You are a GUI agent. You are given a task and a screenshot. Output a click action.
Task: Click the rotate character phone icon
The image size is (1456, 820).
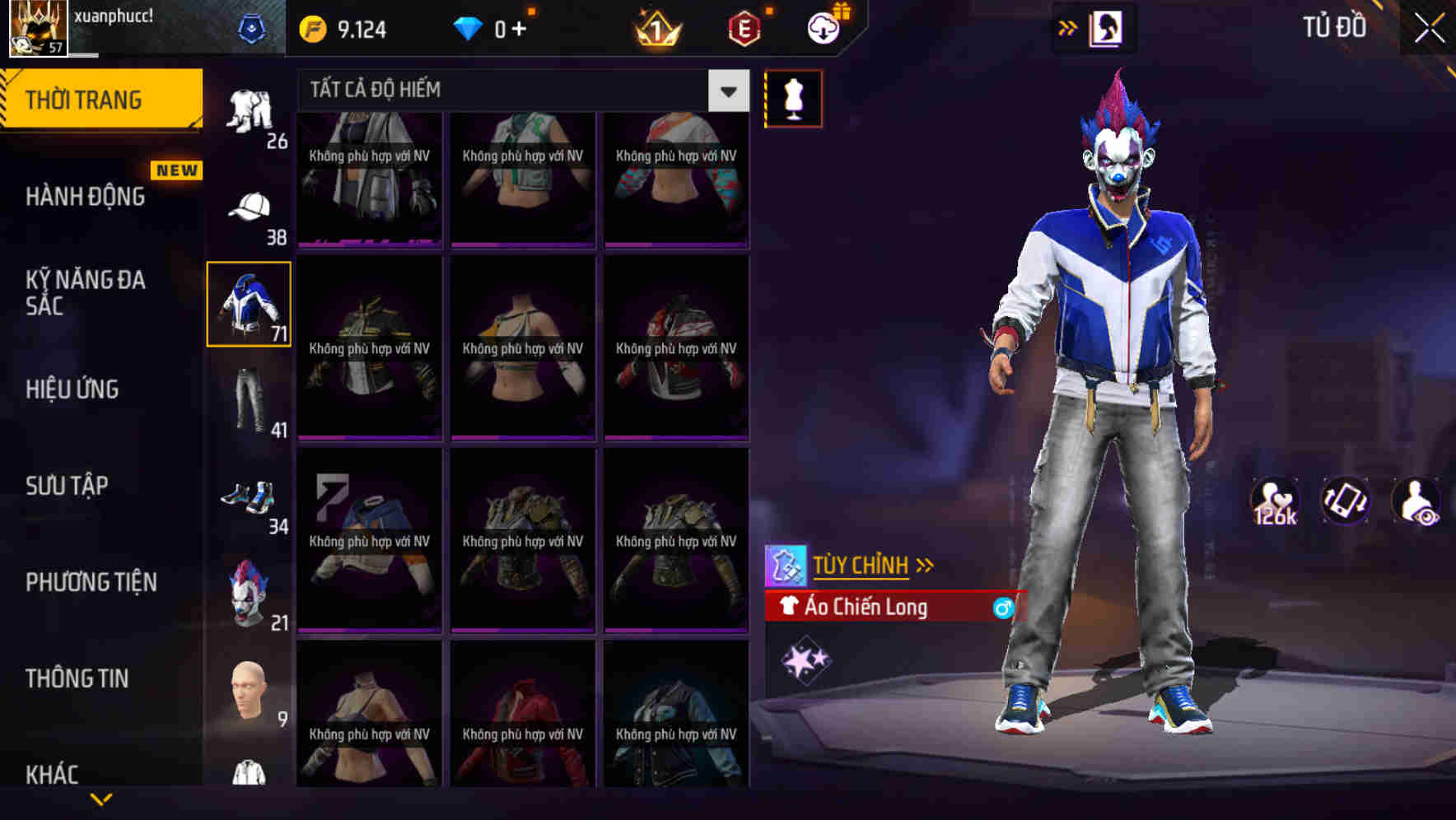(1345, 501)
